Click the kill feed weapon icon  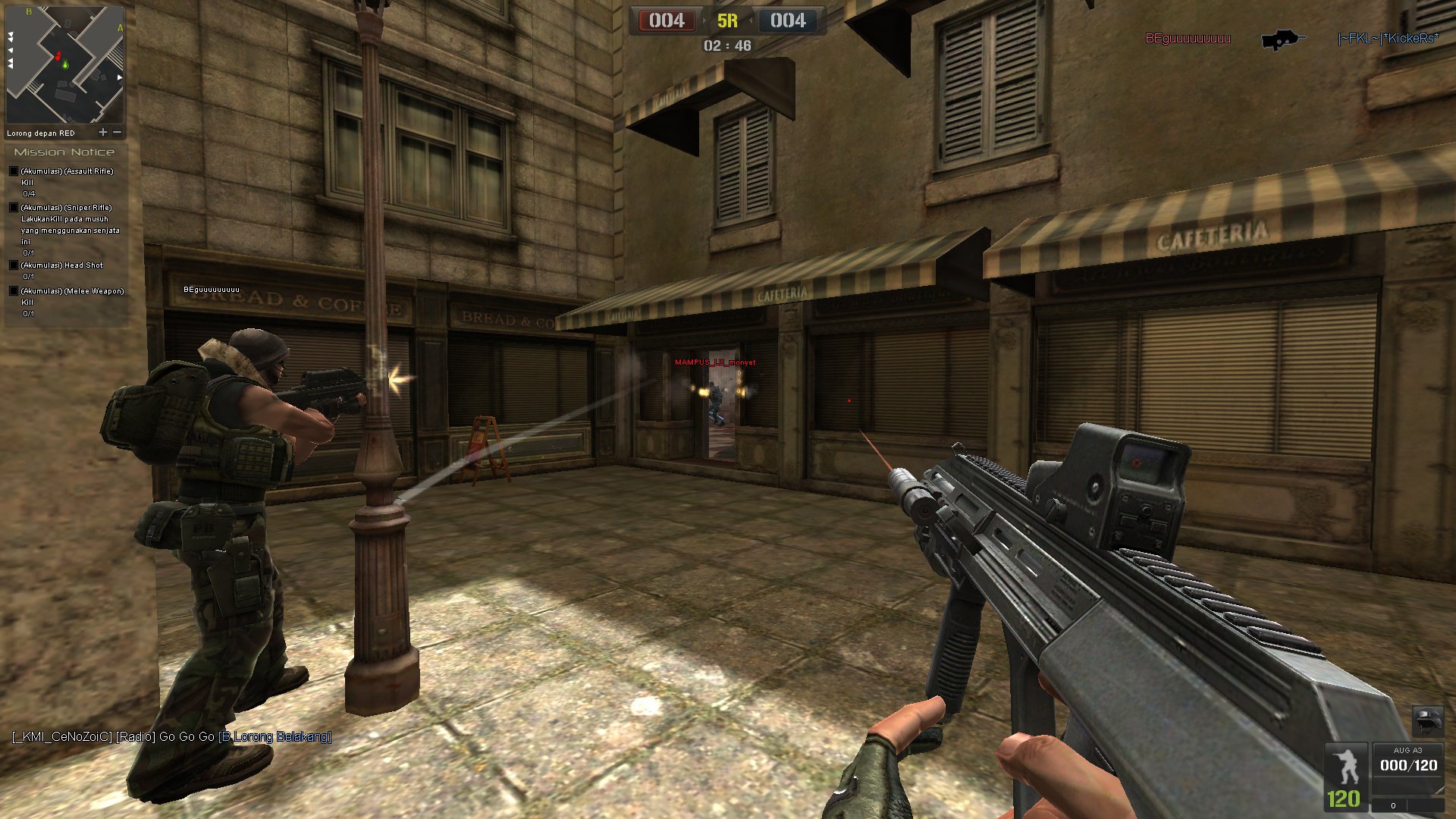[x=1282, y=39]
